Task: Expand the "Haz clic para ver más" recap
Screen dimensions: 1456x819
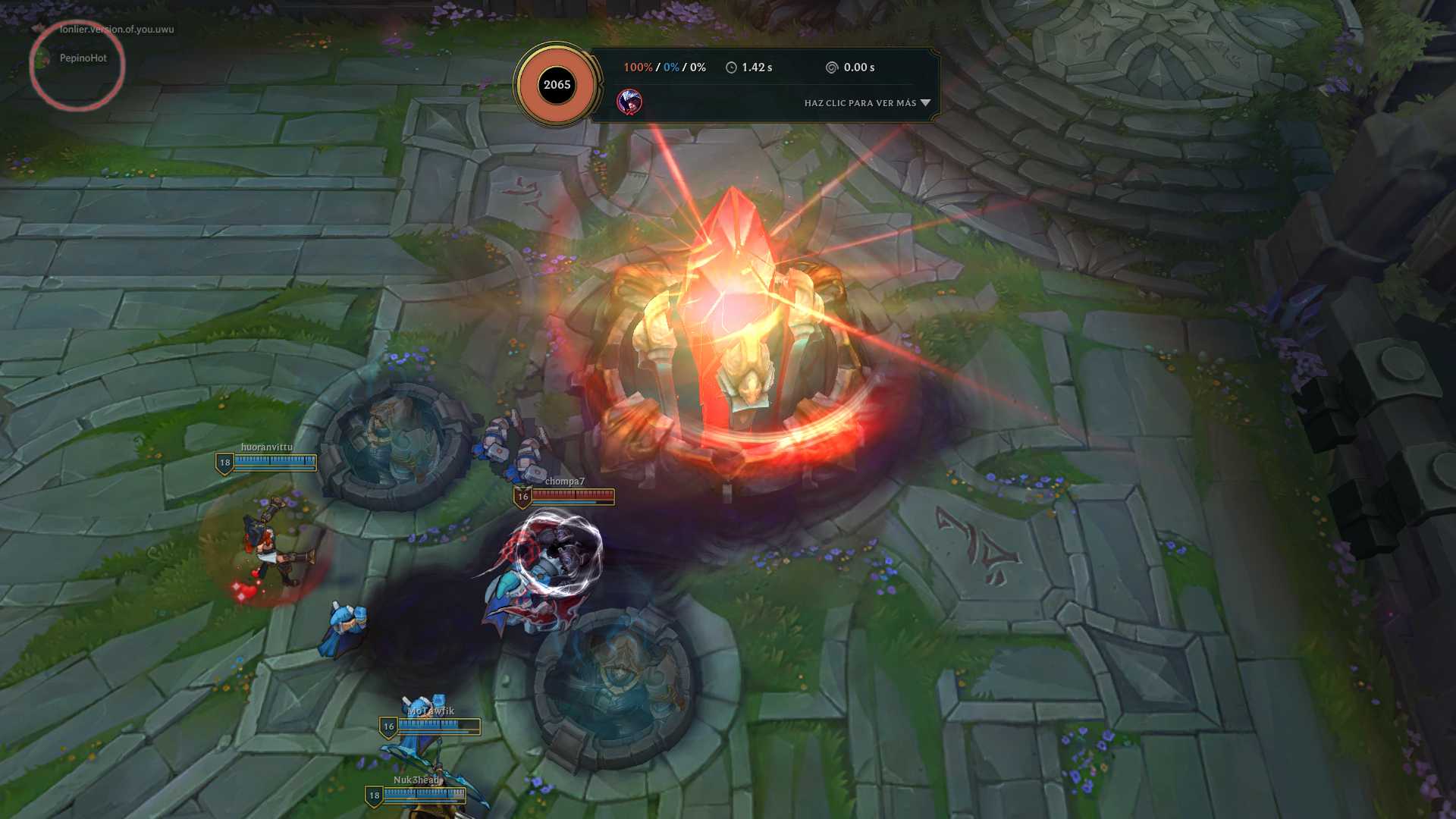Action: (867, 103)
